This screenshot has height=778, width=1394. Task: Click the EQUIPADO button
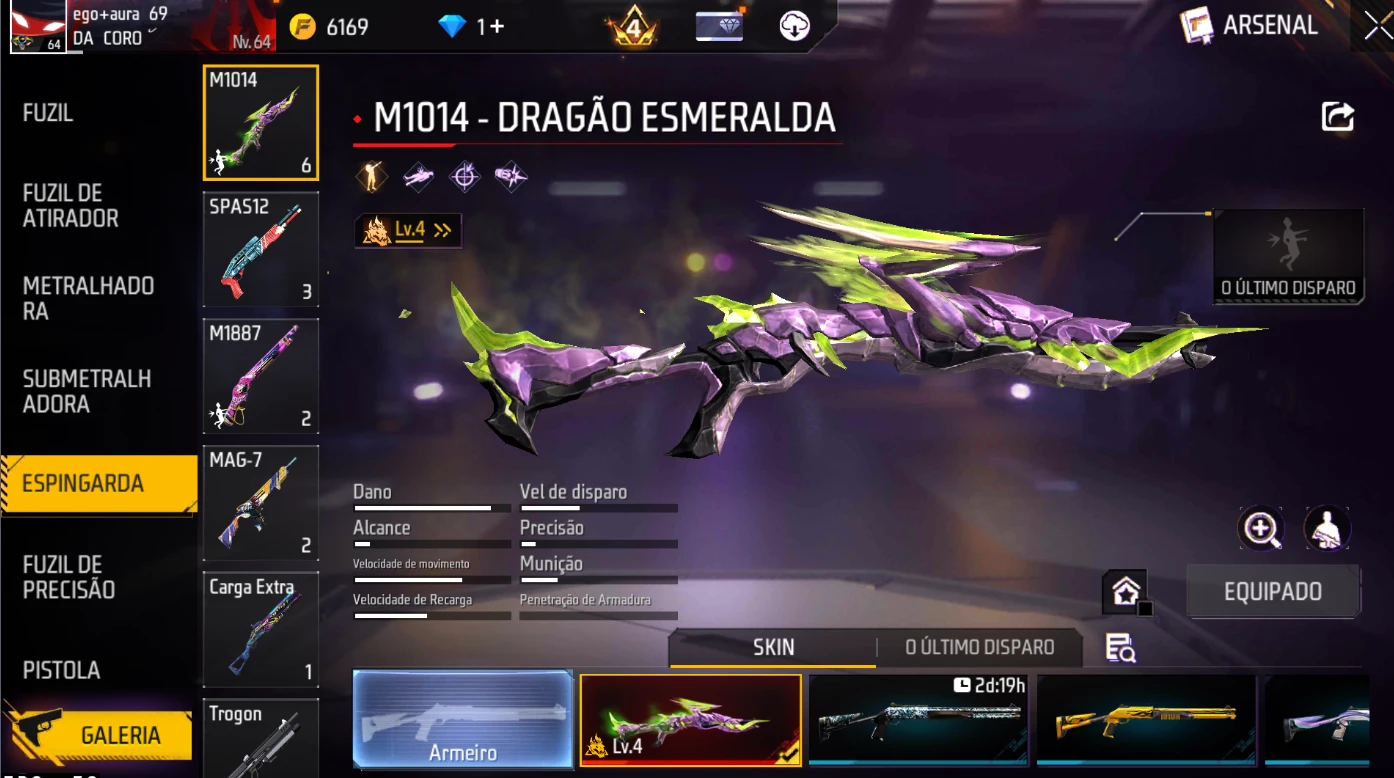pos(1272,592)
